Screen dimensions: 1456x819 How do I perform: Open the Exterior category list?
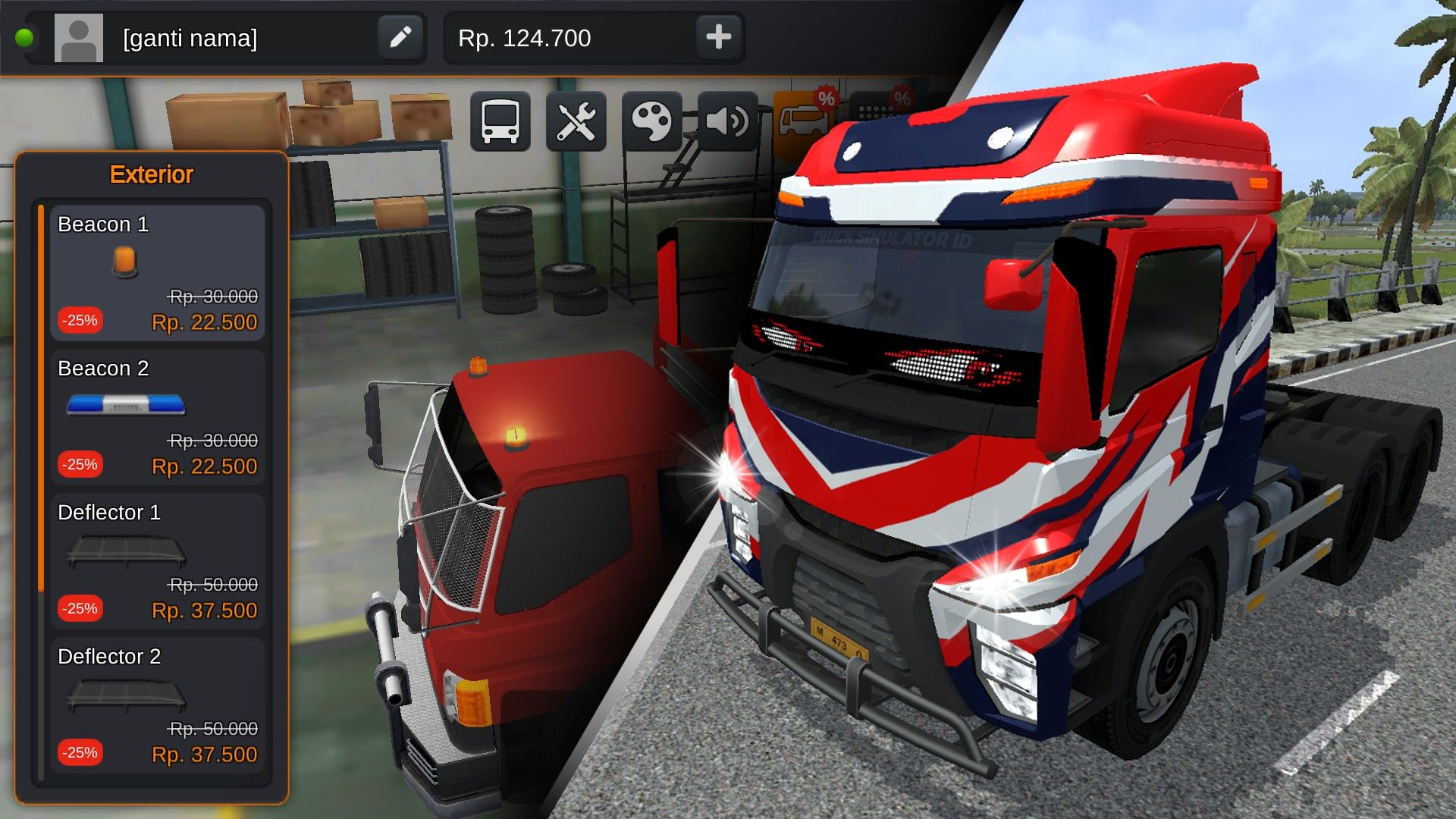(152, 174)
